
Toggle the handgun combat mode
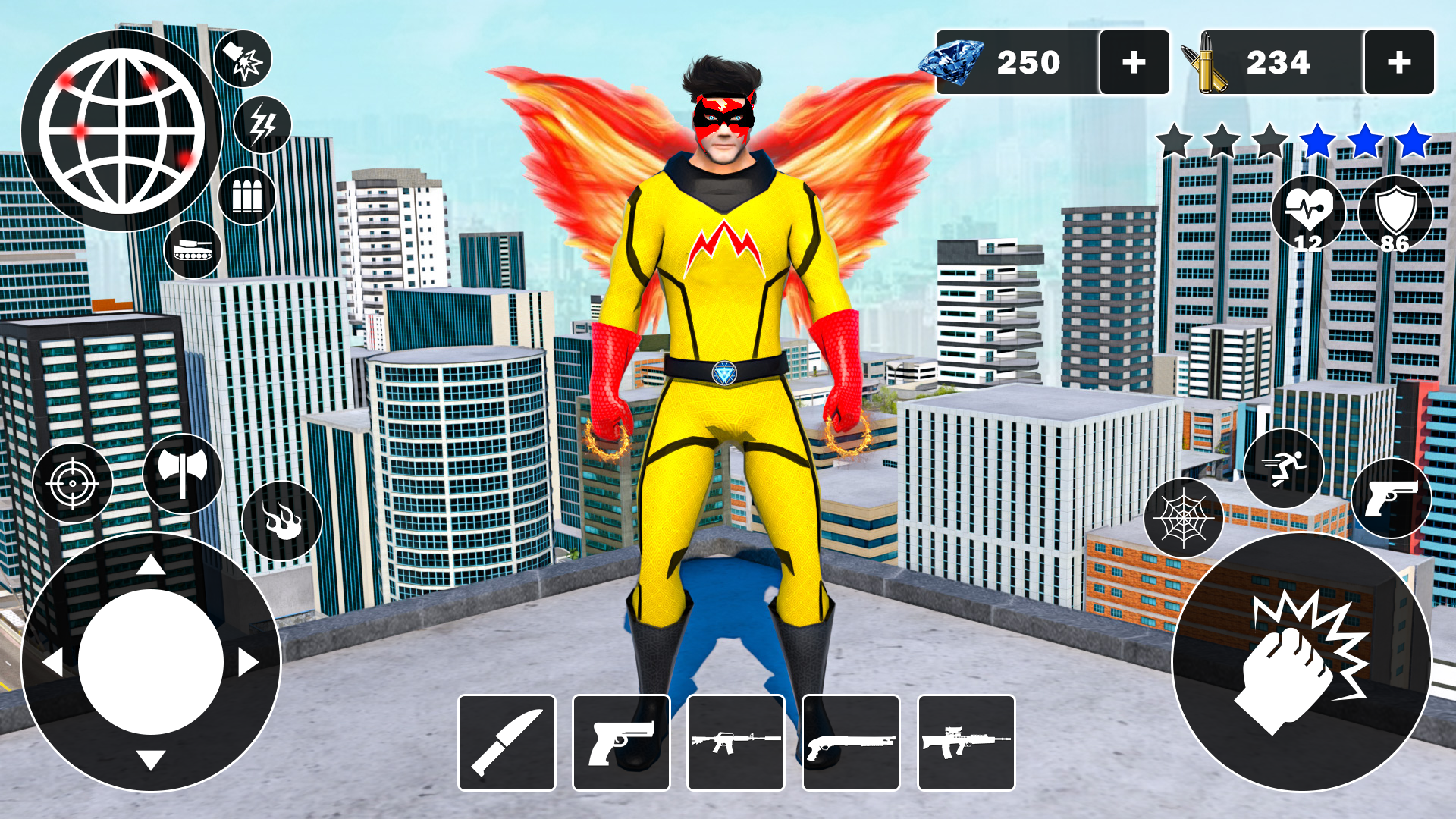(x=1392, y=498)
